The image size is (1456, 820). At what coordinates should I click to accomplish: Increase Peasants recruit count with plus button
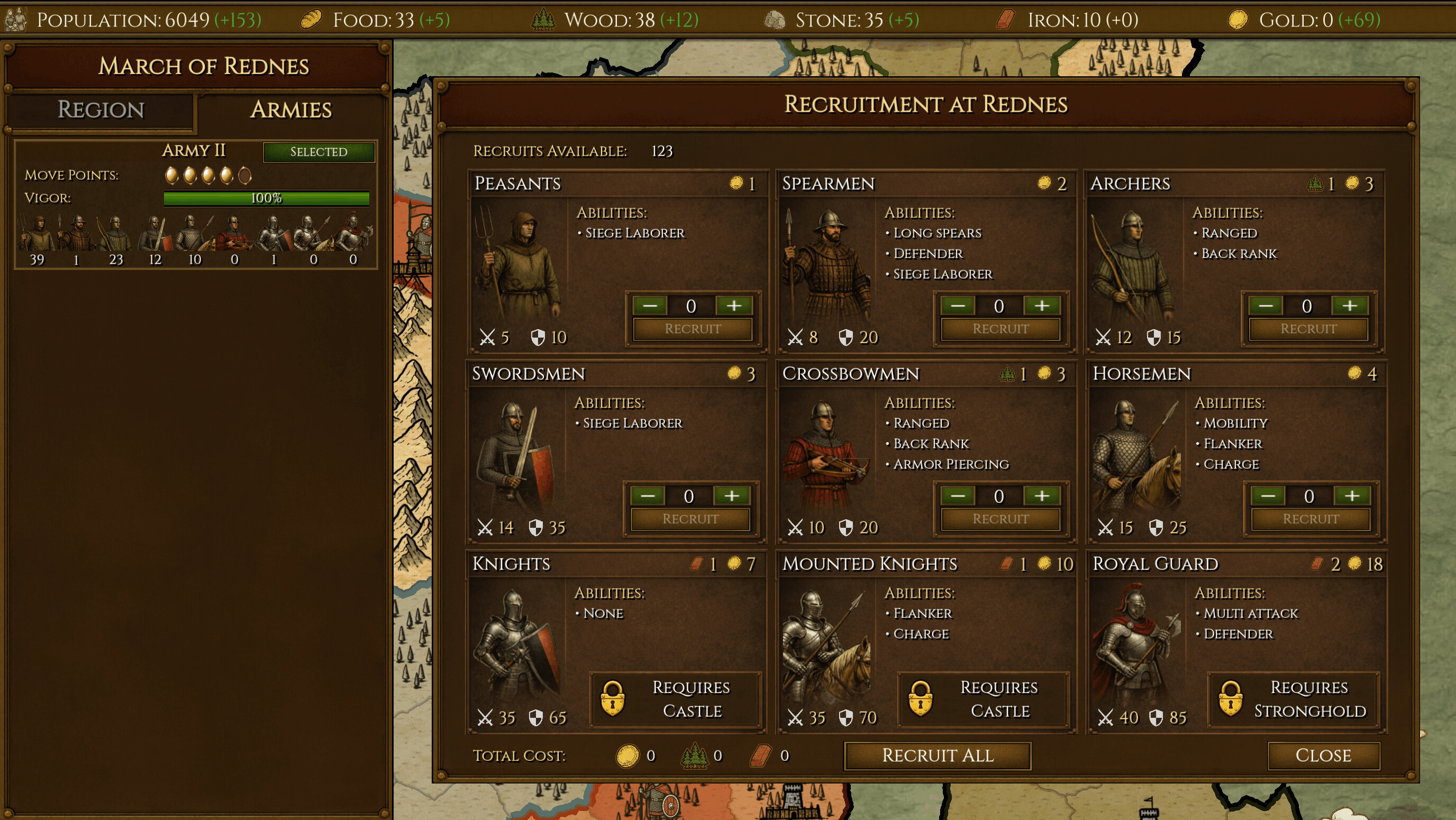tap(735, 305)
